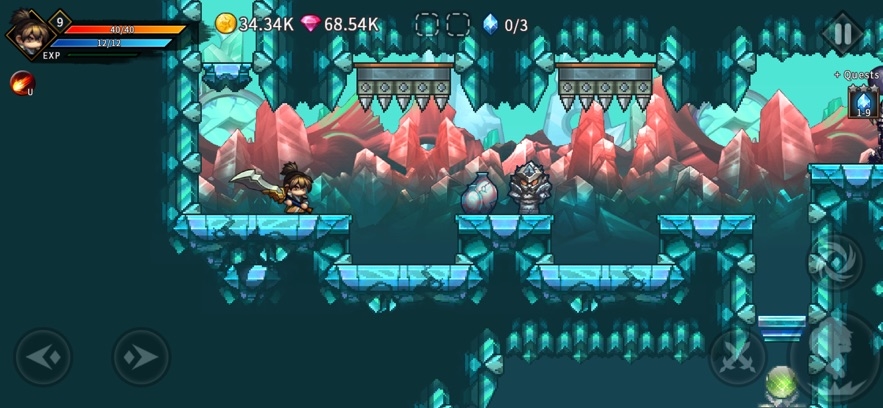The height and width of the screenshot is (408, 883).
Task: Open the 1-9 stage crystal icon
Action: coord(863,102)
